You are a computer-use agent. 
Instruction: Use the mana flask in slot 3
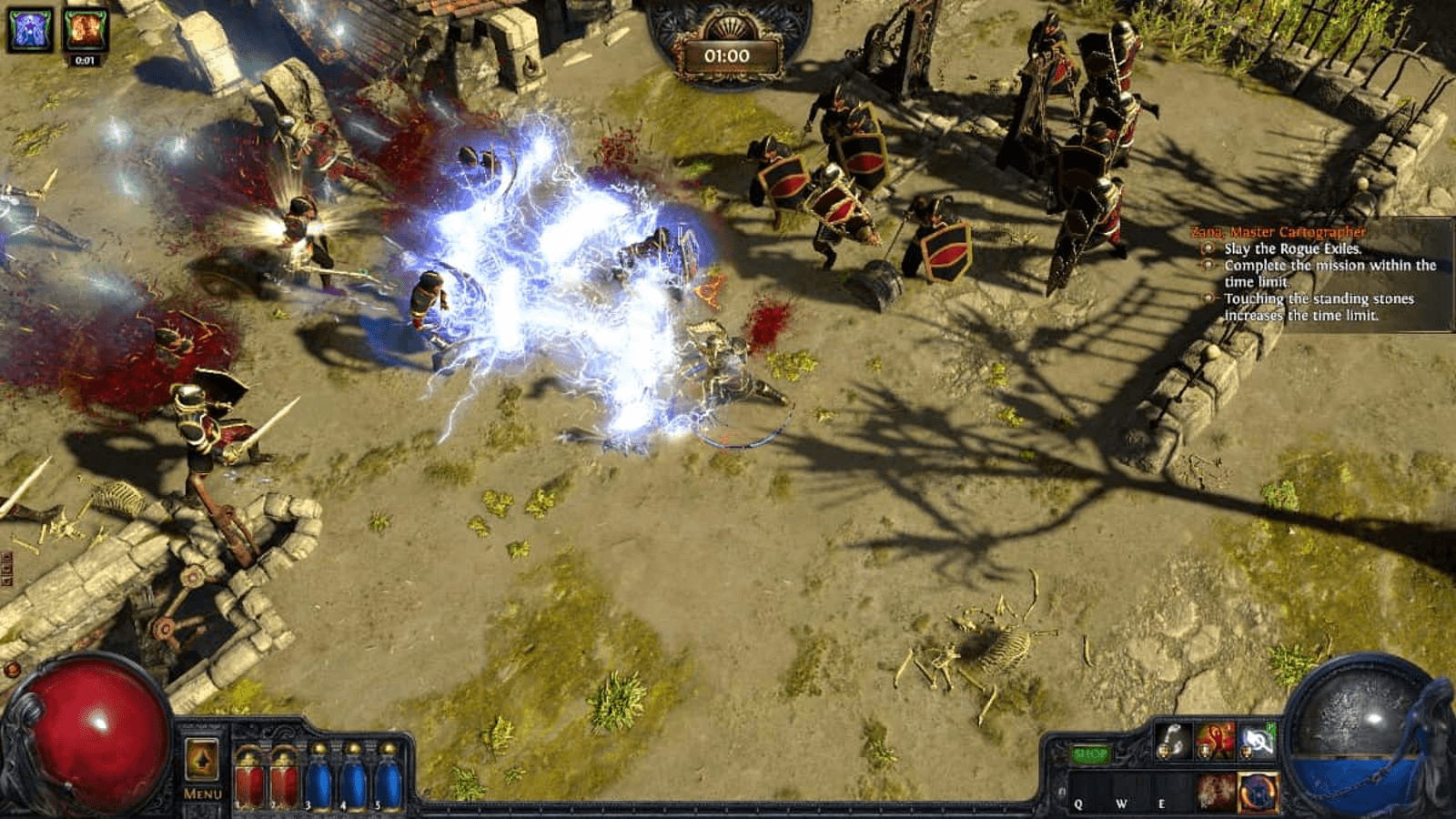tap(318, 781)
